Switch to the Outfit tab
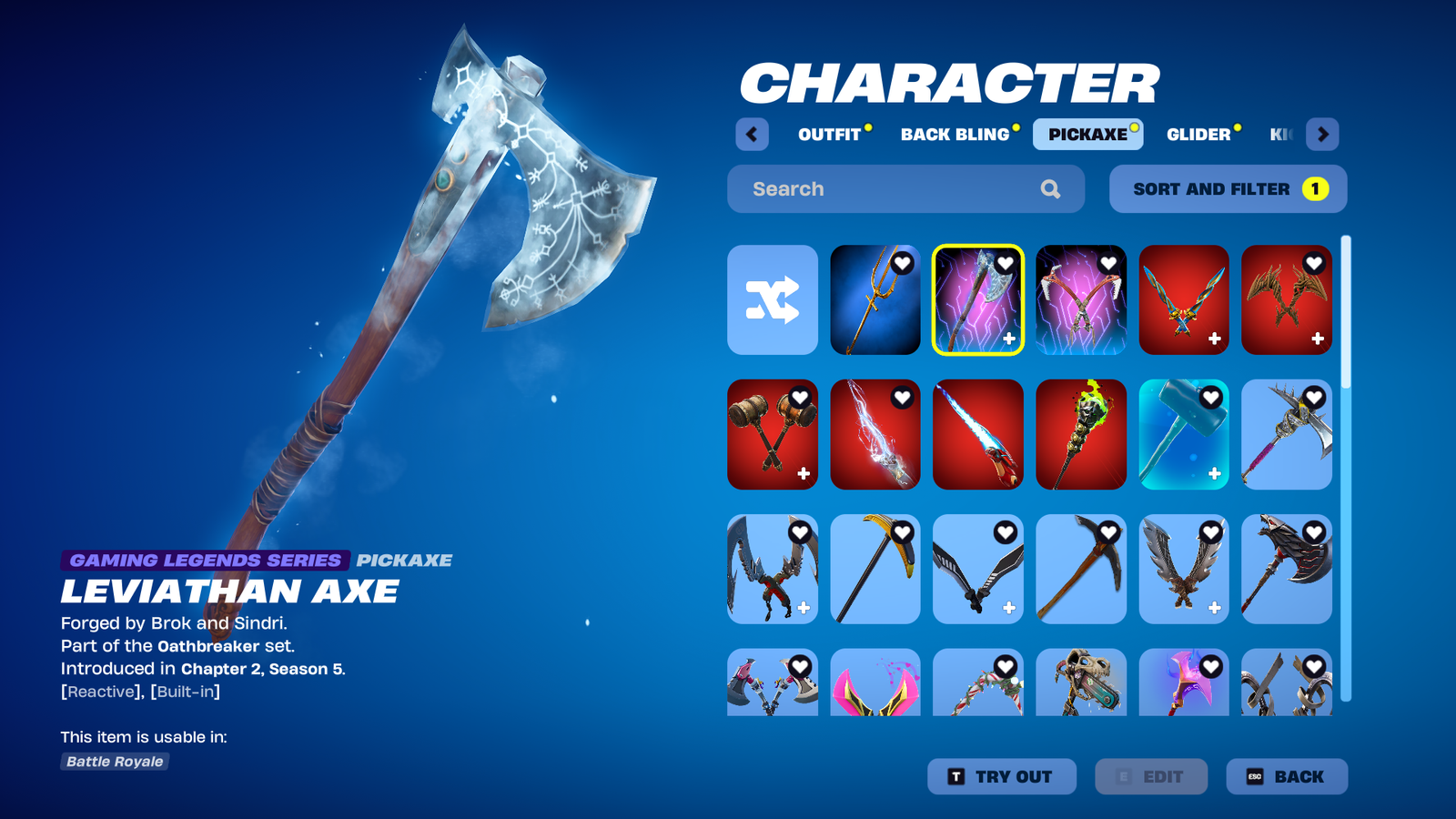Viewport: 1456px width, 819px height. pos(829,135)
